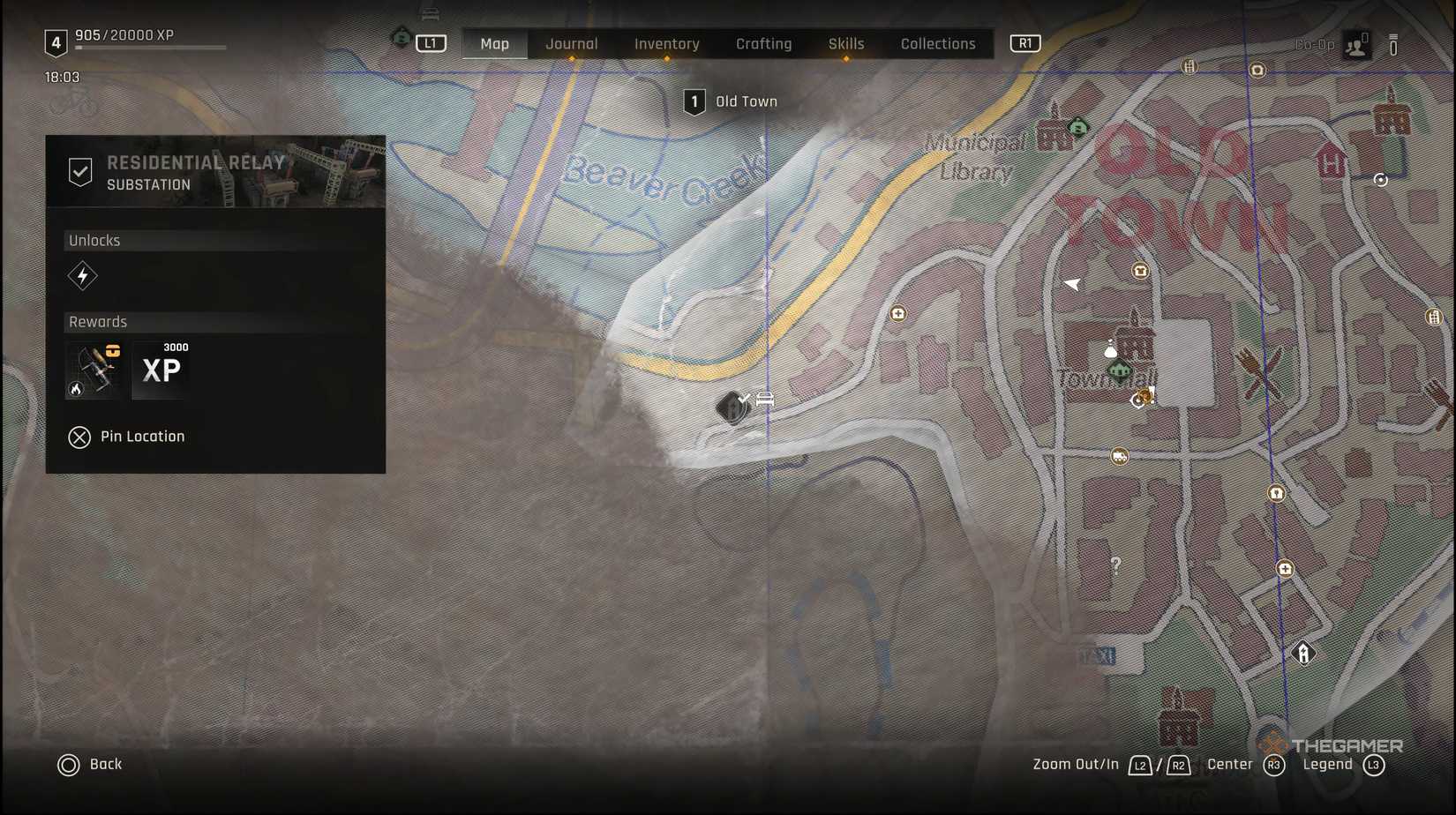Select the bed rest icon beside the substation
This screenshot has width=1456, height=815.
(764, 399)
